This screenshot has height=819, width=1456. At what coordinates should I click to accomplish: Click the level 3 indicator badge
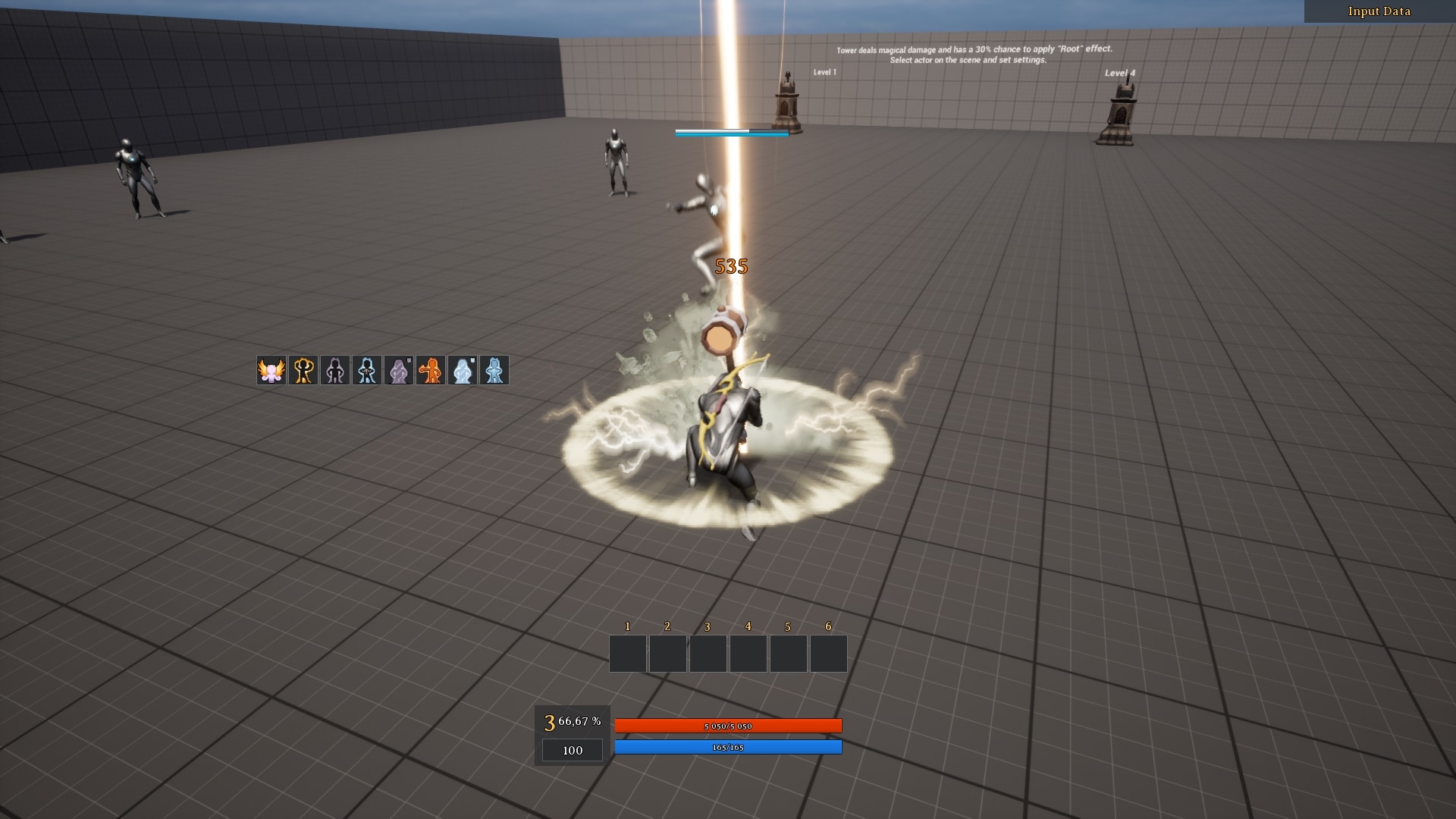pyautogui.click(x=548, y=724)
